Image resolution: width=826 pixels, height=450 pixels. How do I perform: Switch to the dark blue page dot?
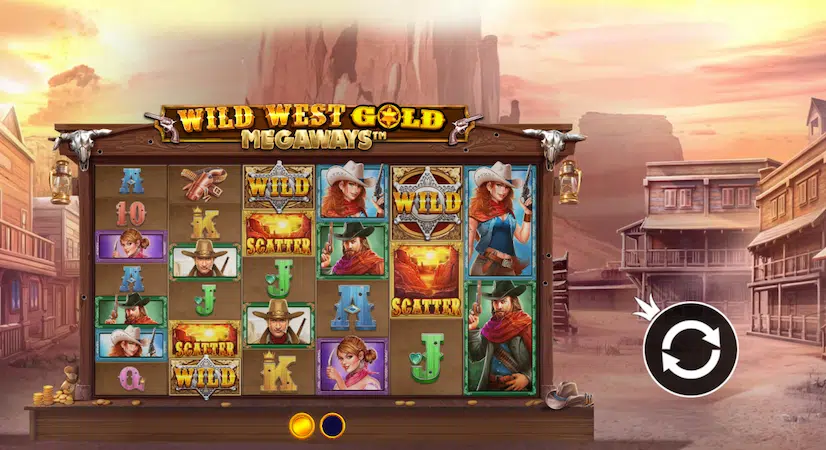[x=332, y=425]
